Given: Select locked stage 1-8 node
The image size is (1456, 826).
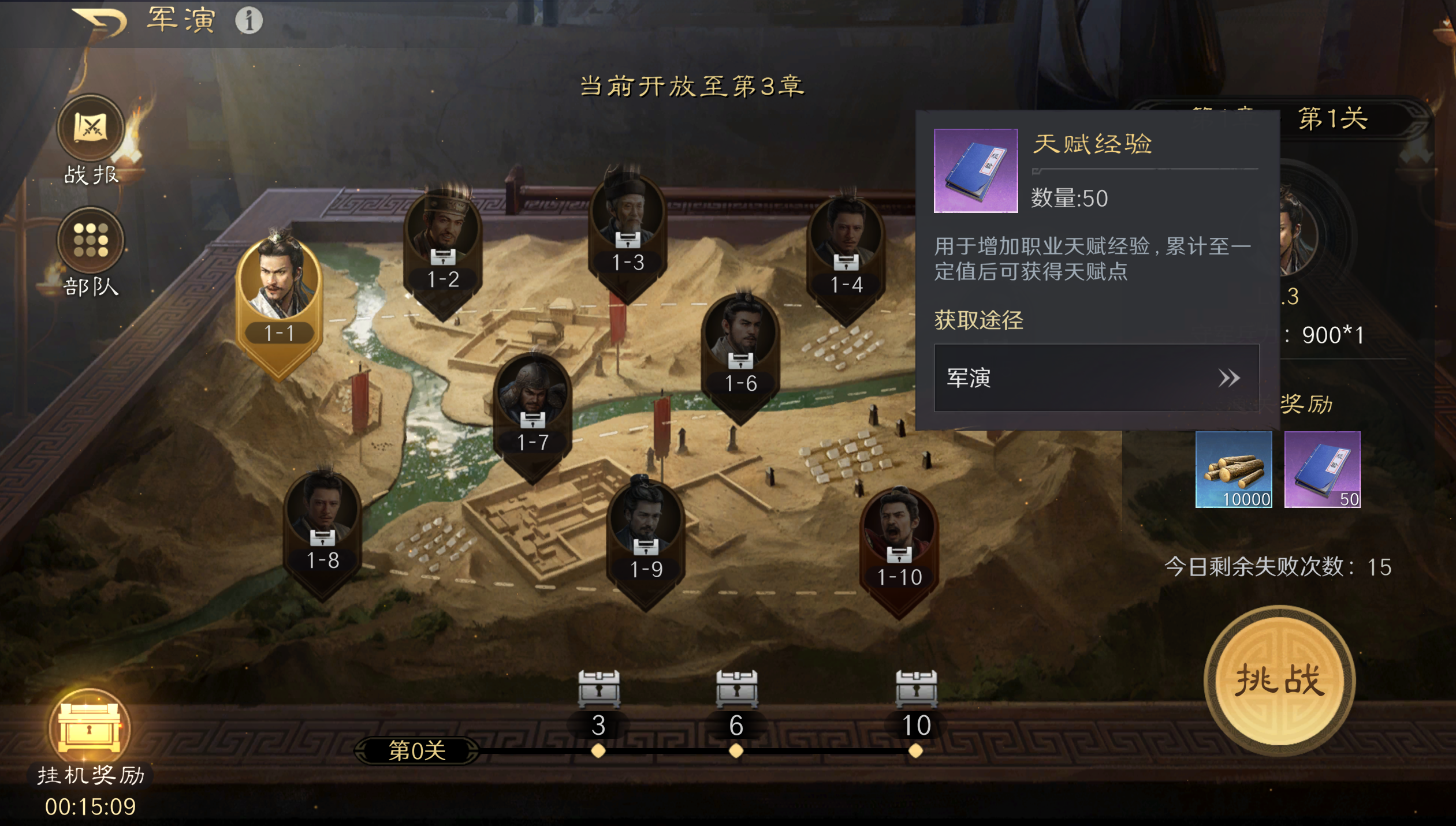Looking at the screenshot, I should point(322,519).
